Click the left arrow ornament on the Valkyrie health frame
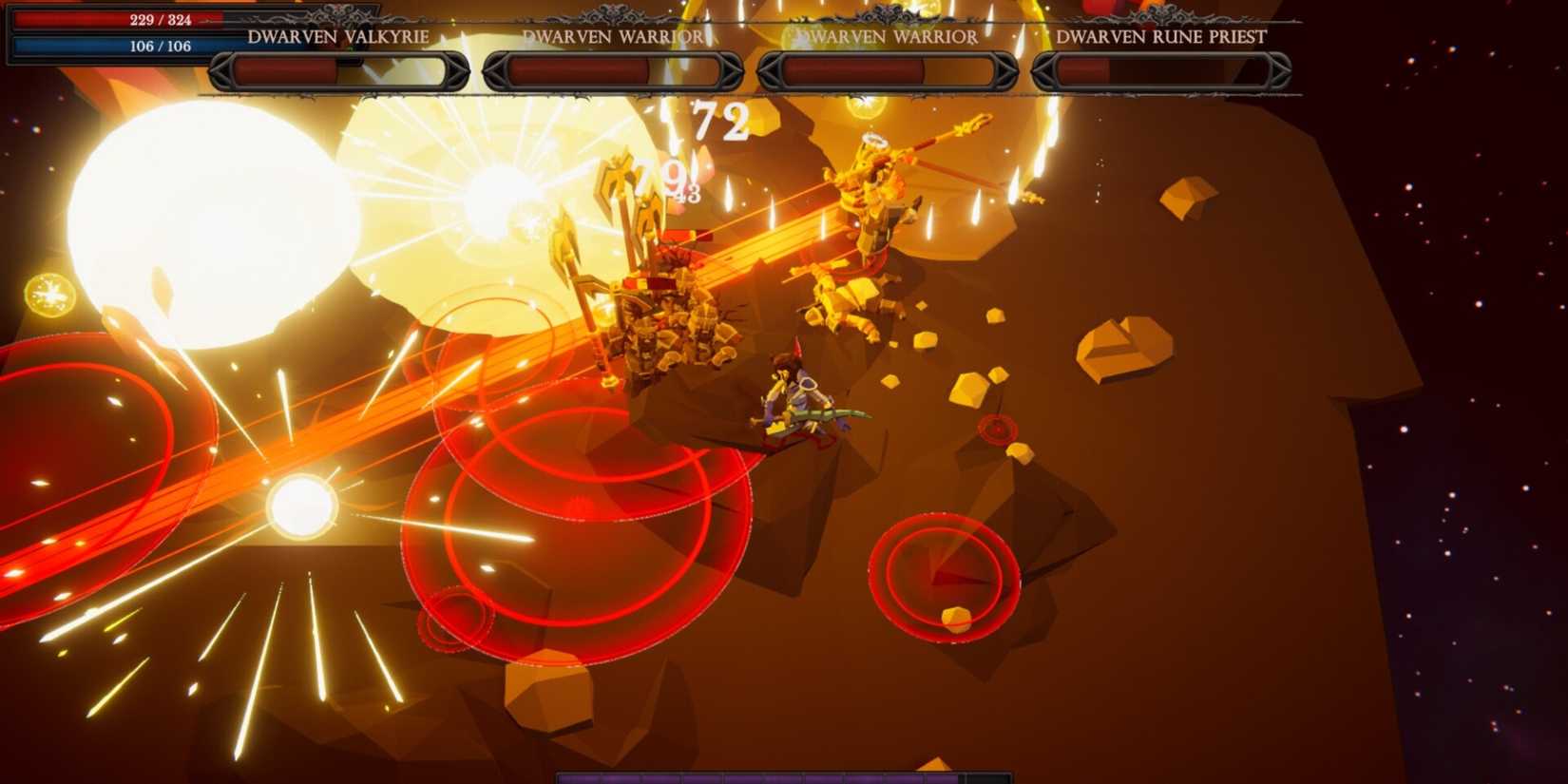The width and height of the screenshot is (1568, 784). pyautogui.click(x=220, y=68)
